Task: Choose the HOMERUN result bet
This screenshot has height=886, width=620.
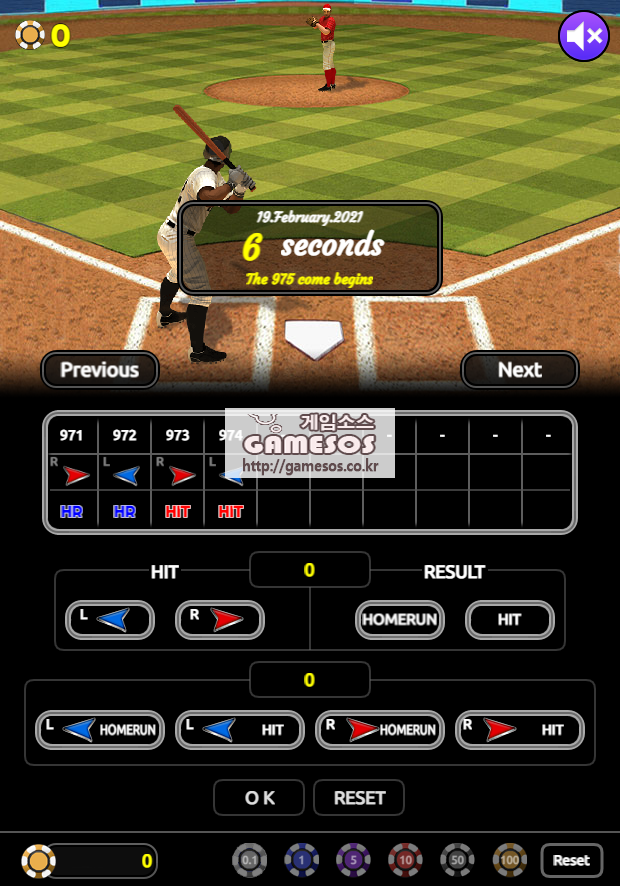Action: (x=400, y=620)
